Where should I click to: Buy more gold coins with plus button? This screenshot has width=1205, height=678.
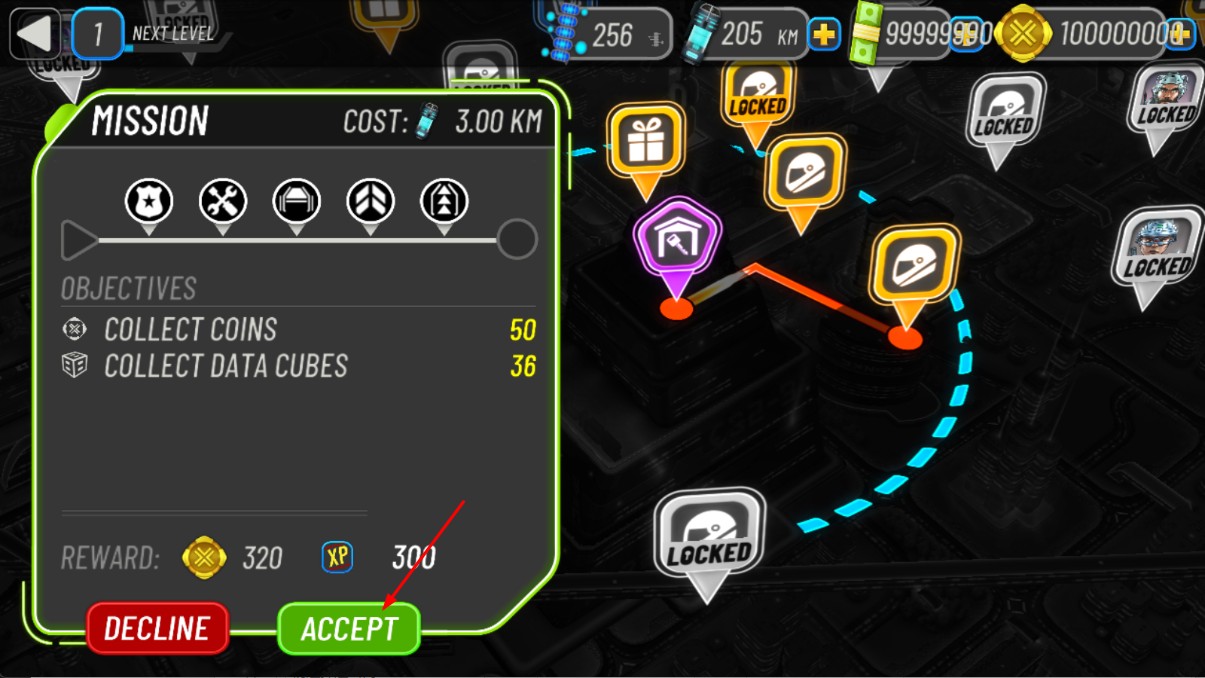click(1179, 34)
